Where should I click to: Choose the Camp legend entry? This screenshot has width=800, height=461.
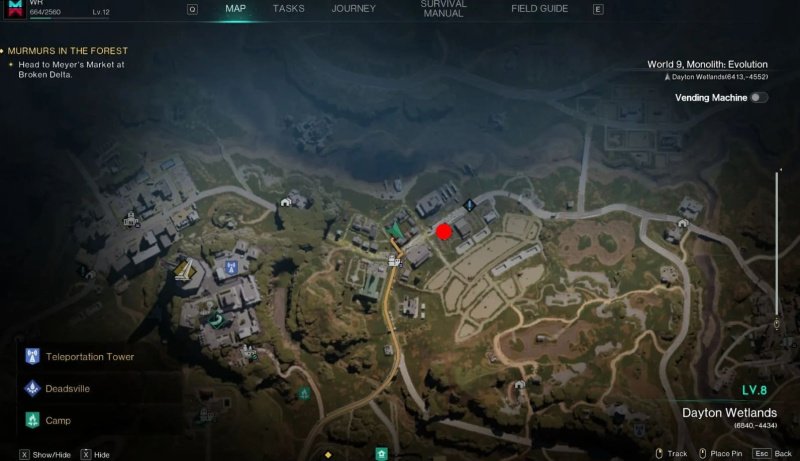click(x=58, y=421)
